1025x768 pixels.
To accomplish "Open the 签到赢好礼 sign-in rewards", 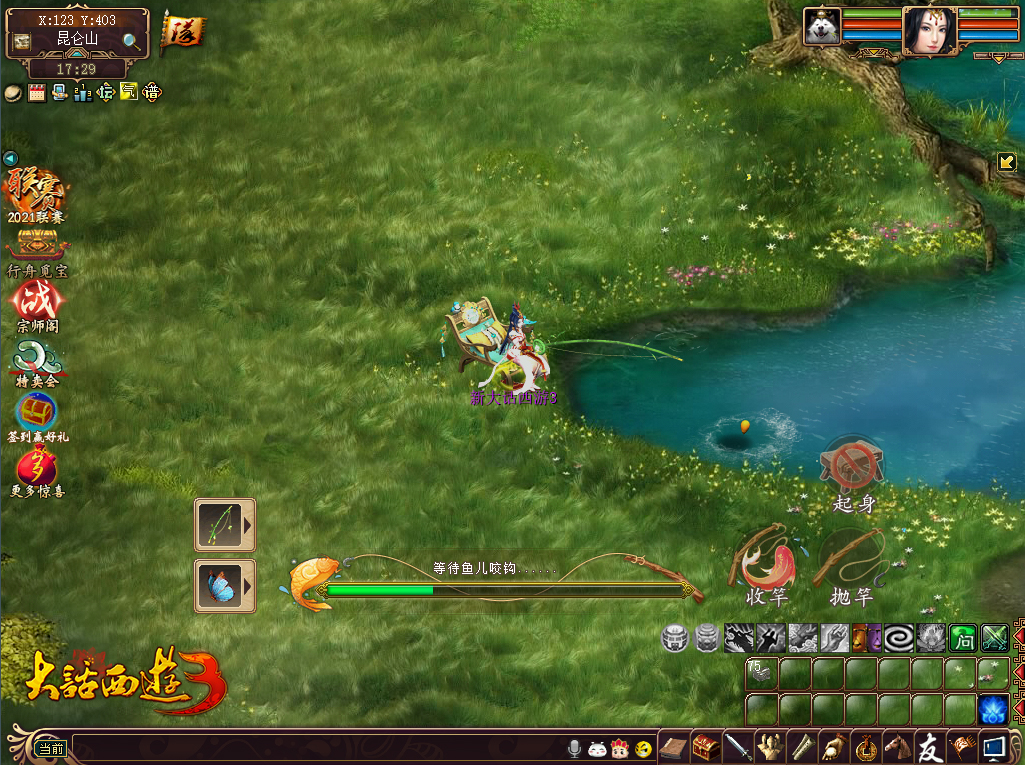I will [x=37, y=415].
